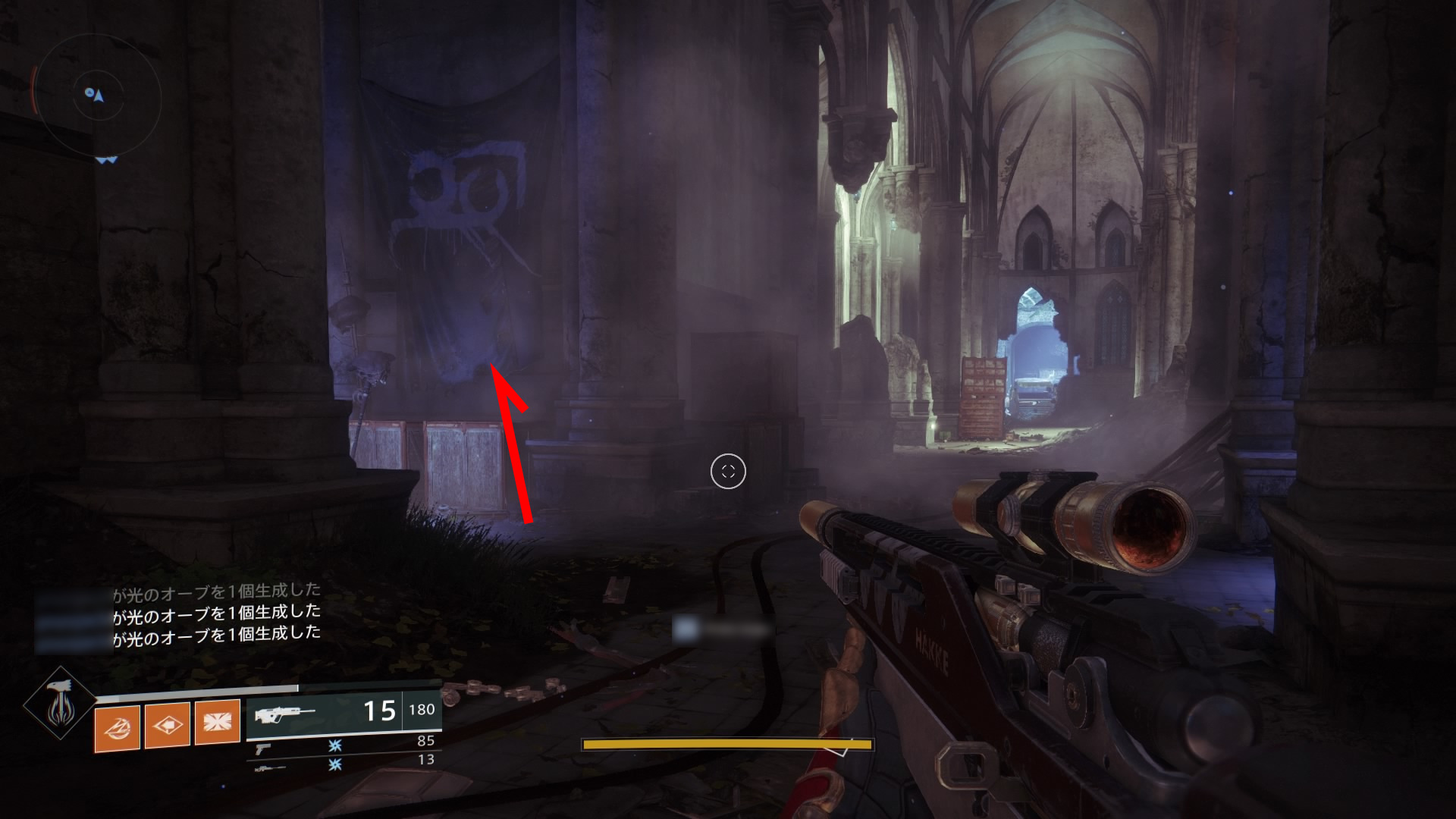Activate the barricade class ability icon
Image resolution: width=1456 pixels, height=819 pixels.
click(218, 723)
